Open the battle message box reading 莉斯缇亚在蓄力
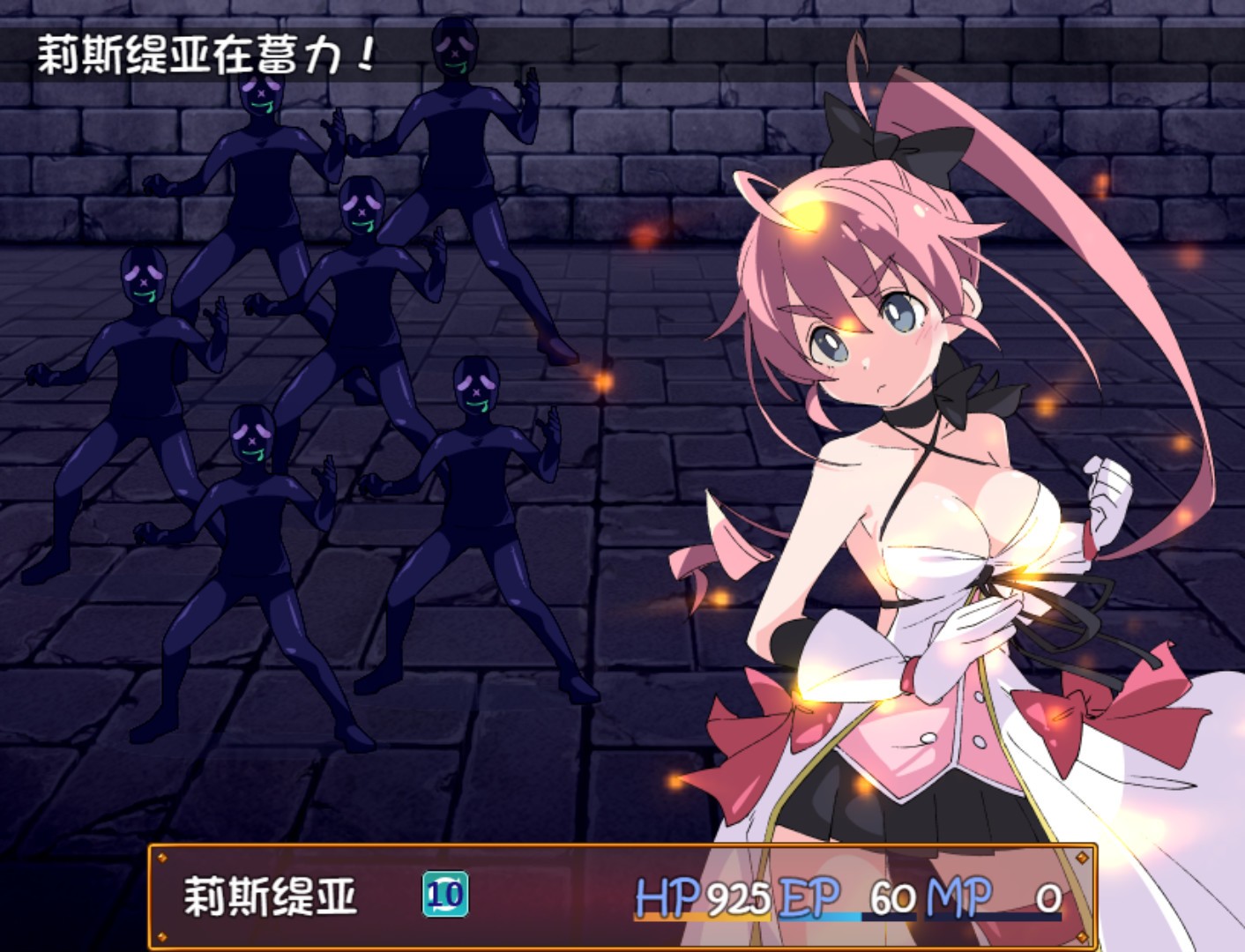1245x952 pixels. [x=203, y=55]
